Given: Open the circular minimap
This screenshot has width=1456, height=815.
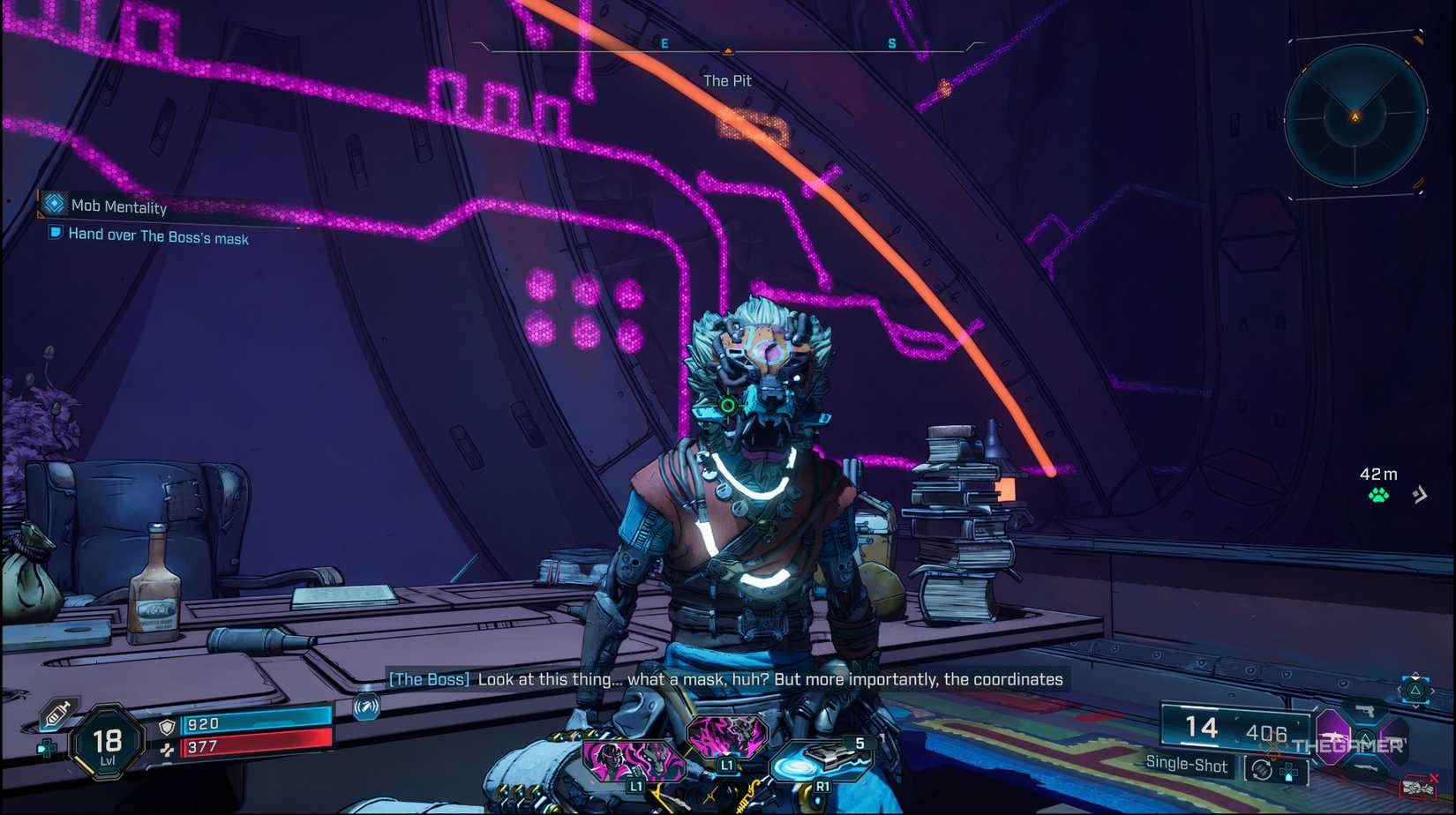Looking at the screenshot, I should 1355,116.
